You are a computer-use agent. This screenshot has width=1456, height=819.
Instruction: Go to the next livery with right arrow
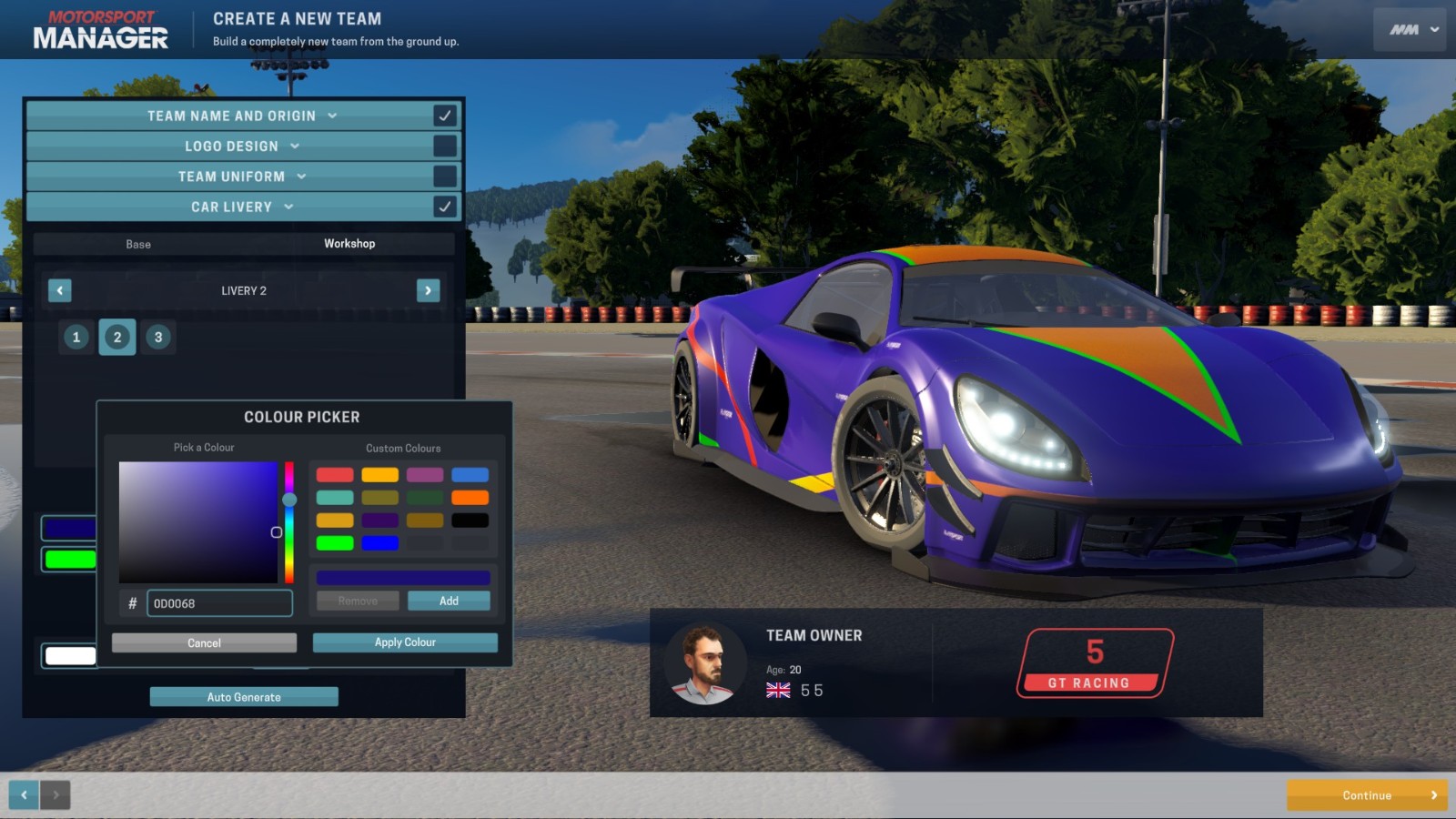coord(428,290)
